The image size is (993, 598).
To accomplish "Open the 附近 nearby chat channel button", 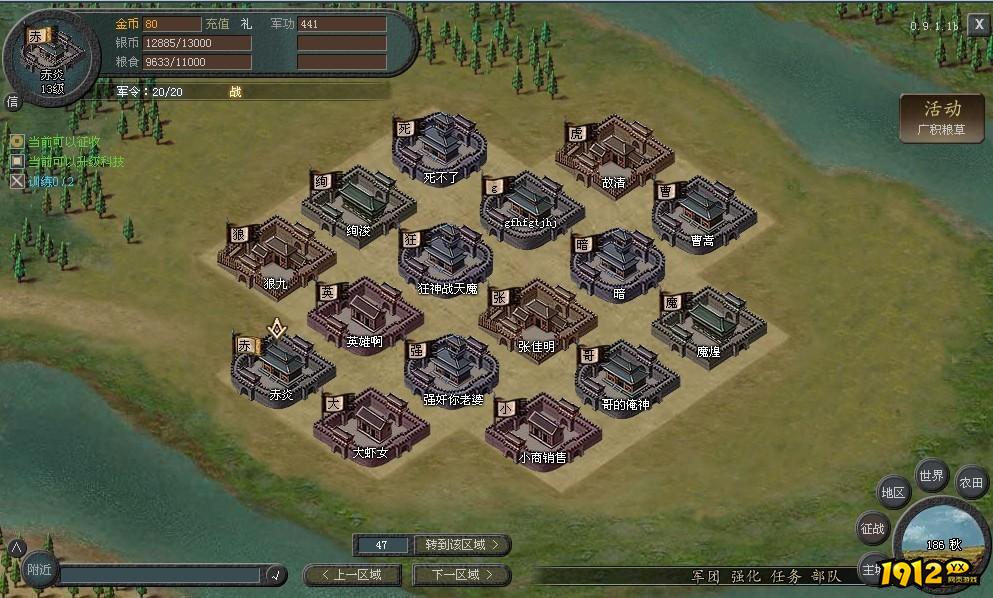I will click(39, 570).
